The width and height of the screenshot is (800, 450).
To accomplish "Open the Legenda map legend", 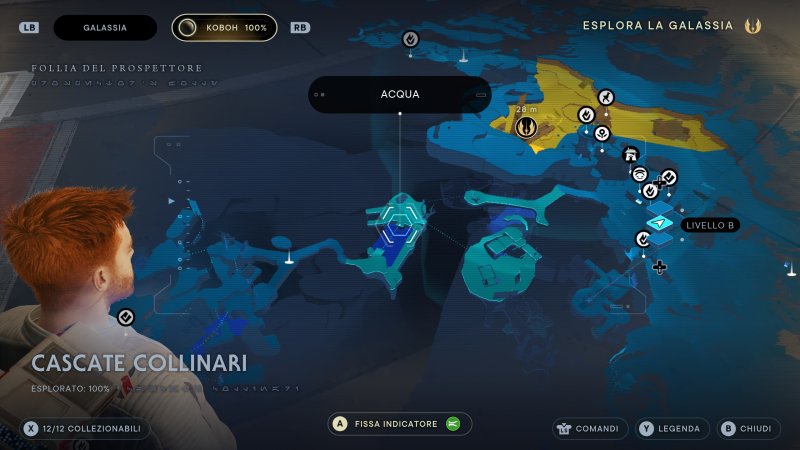I will pos(670,429).
